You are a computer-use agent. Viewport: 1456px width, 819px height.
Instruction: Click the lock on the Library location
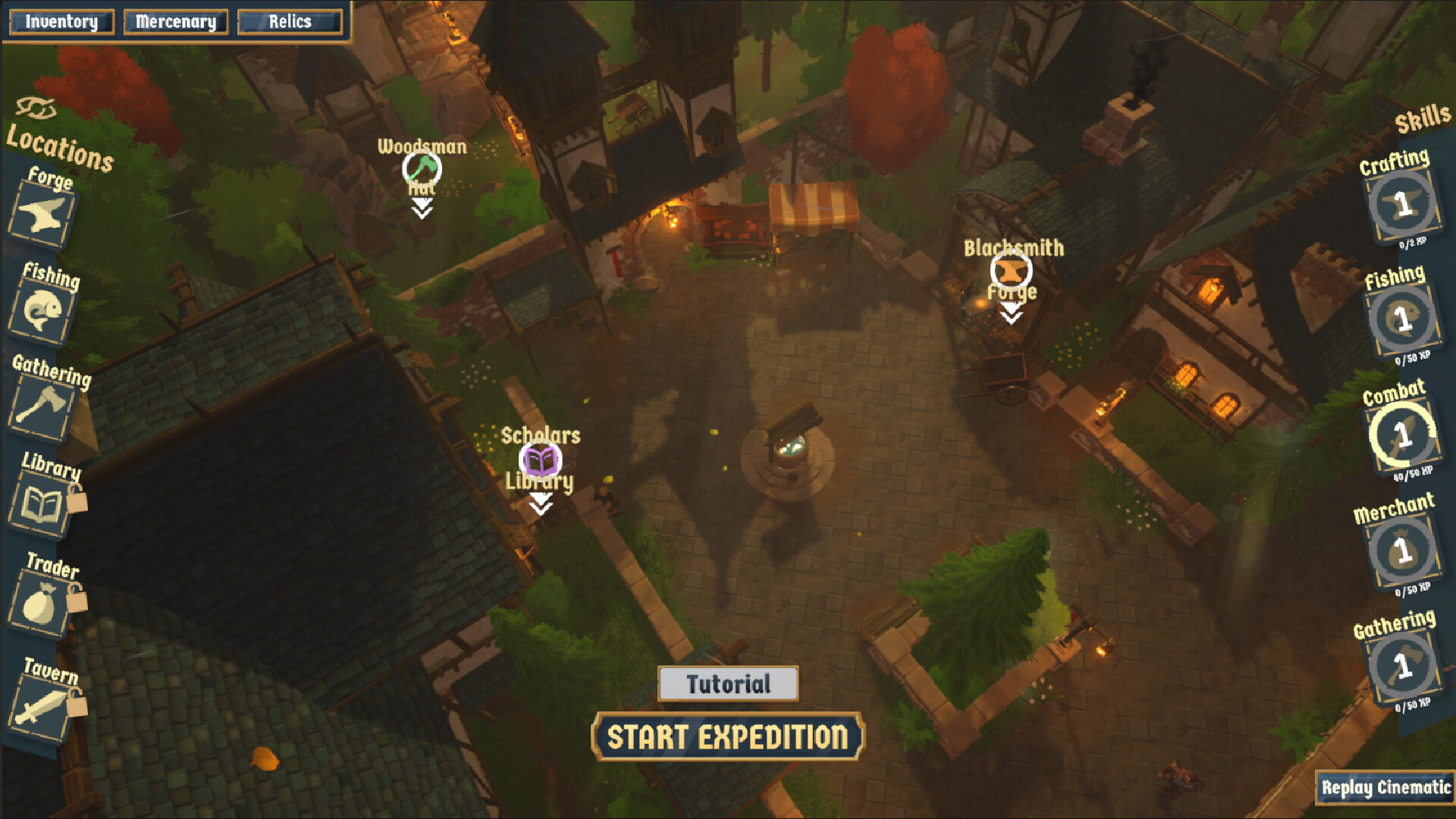pos(77,499)
